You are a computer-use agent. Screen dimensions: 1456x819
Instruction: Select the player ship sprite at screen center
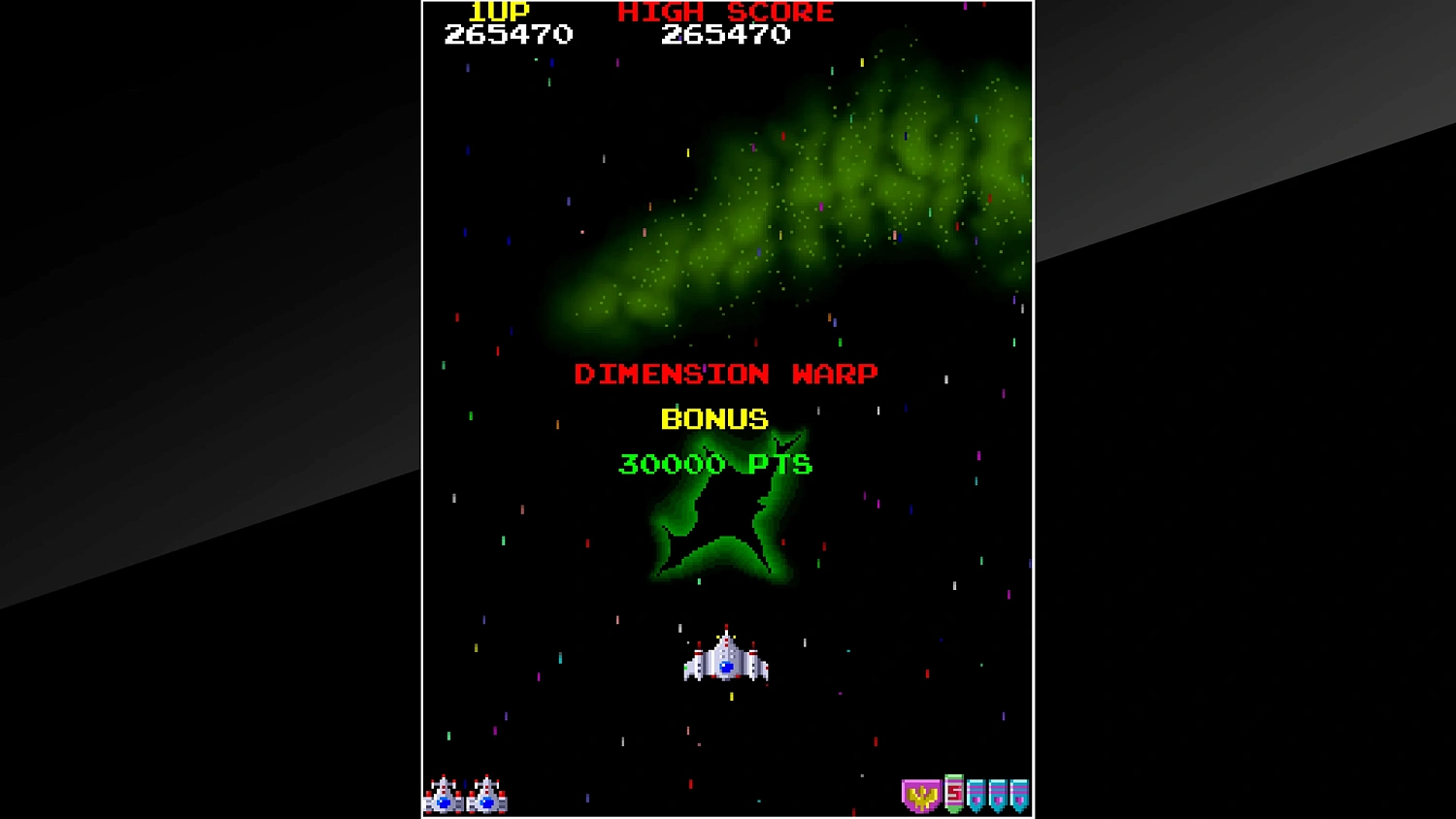click(x=726, y=663)
